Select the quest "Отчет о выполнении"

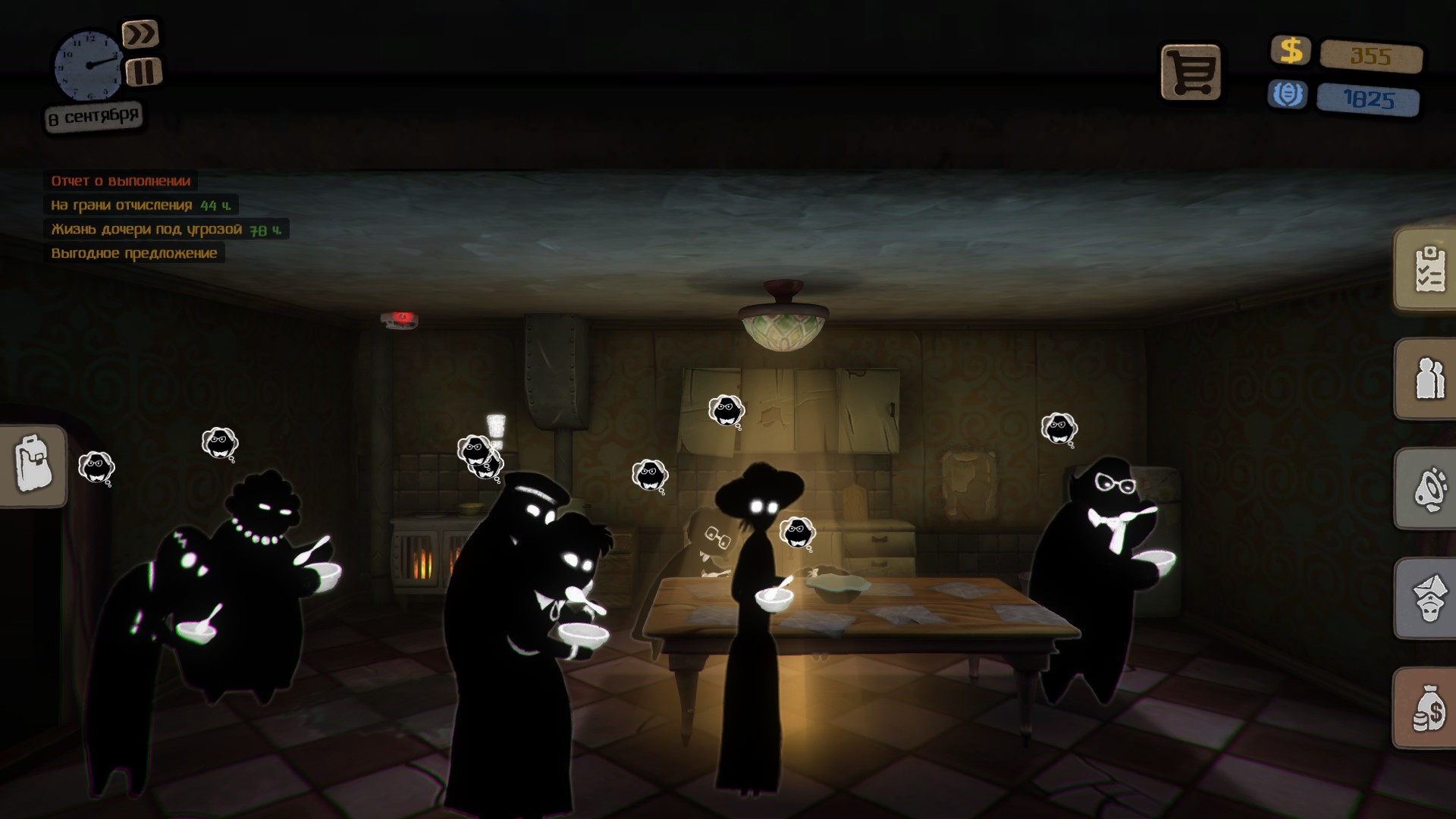tap(121, 180)
